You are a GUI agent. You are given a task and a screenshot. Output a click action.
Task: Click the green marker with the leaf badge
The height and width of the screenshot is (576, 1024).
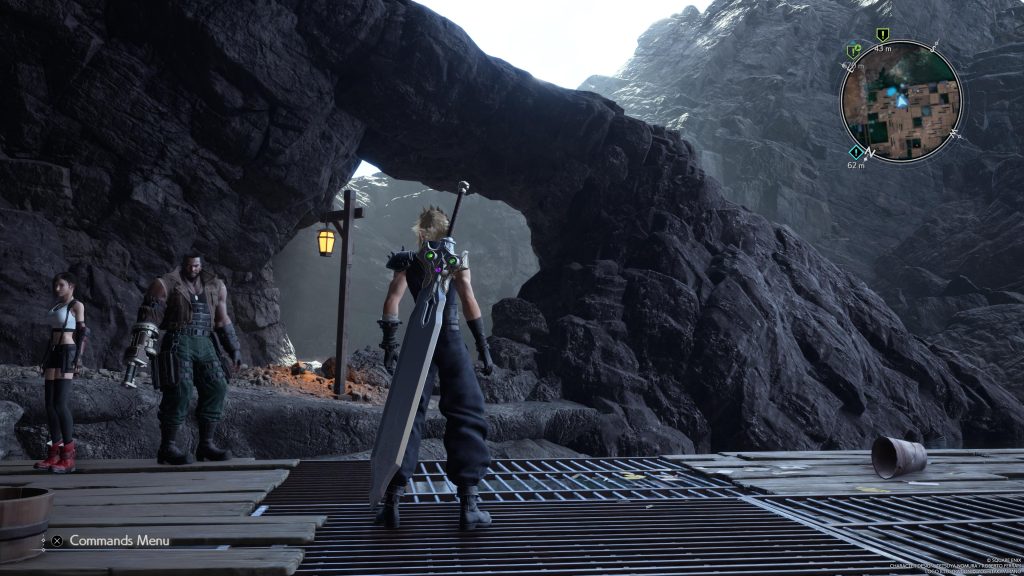pos(853,51)
